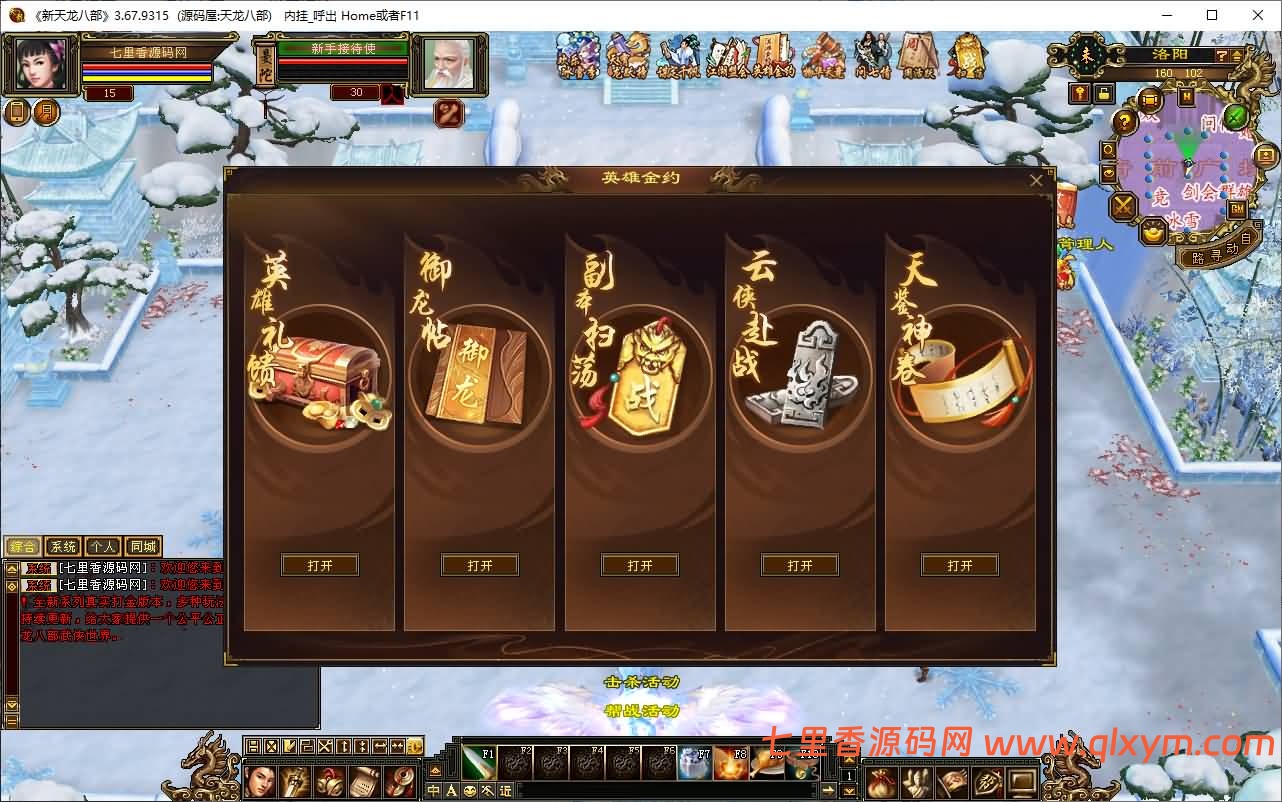The image size is (1282, 802).
Task: Click the GM icon beside the minimap
Action: 1238,208
